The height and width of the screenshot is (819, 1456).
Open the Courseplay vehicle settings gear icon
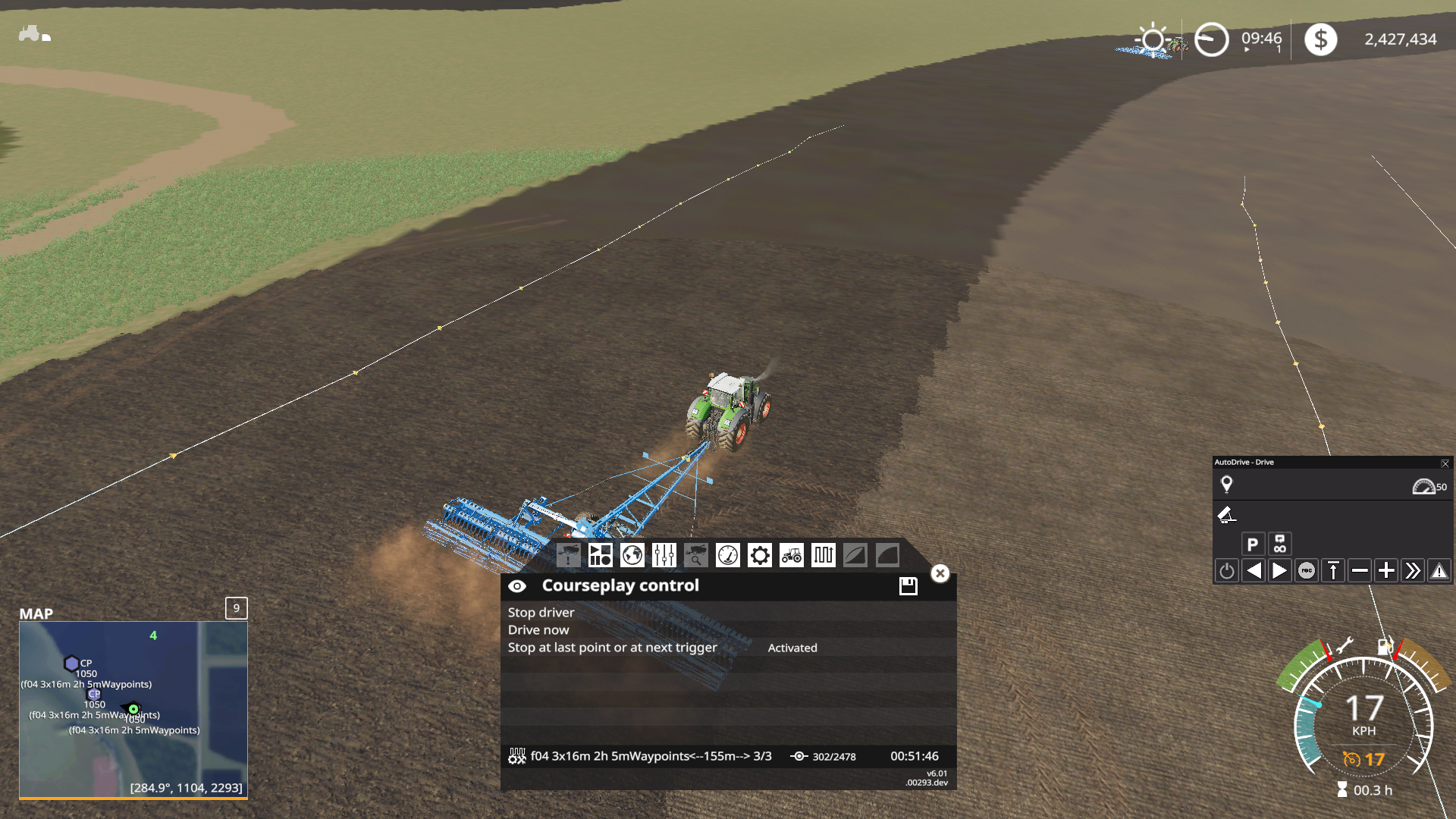(759, 555)
